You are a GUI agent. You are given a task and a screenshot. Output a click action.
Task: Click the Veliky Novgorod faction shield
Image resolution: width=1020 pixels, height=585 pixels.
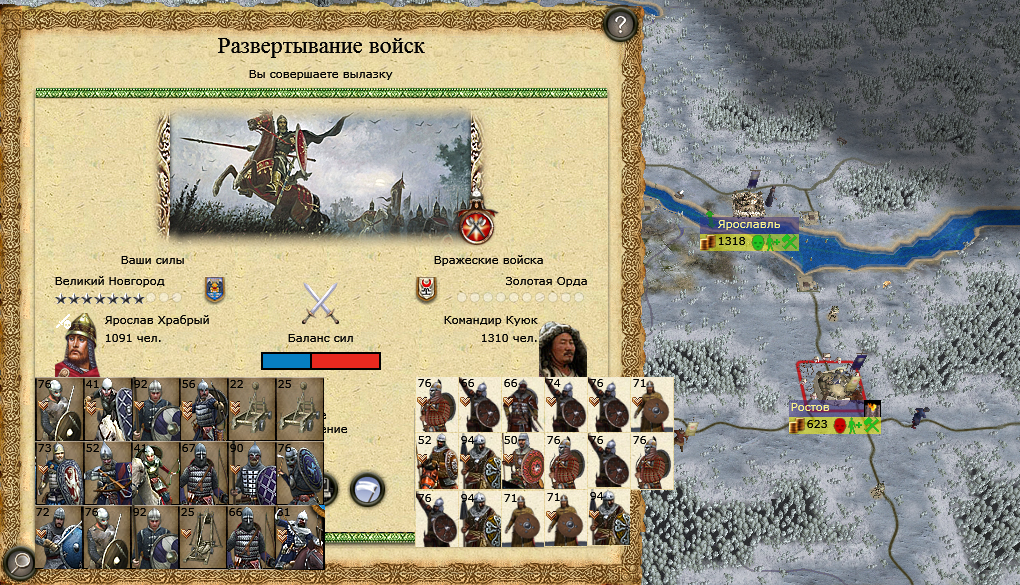(x=214, y=289)
